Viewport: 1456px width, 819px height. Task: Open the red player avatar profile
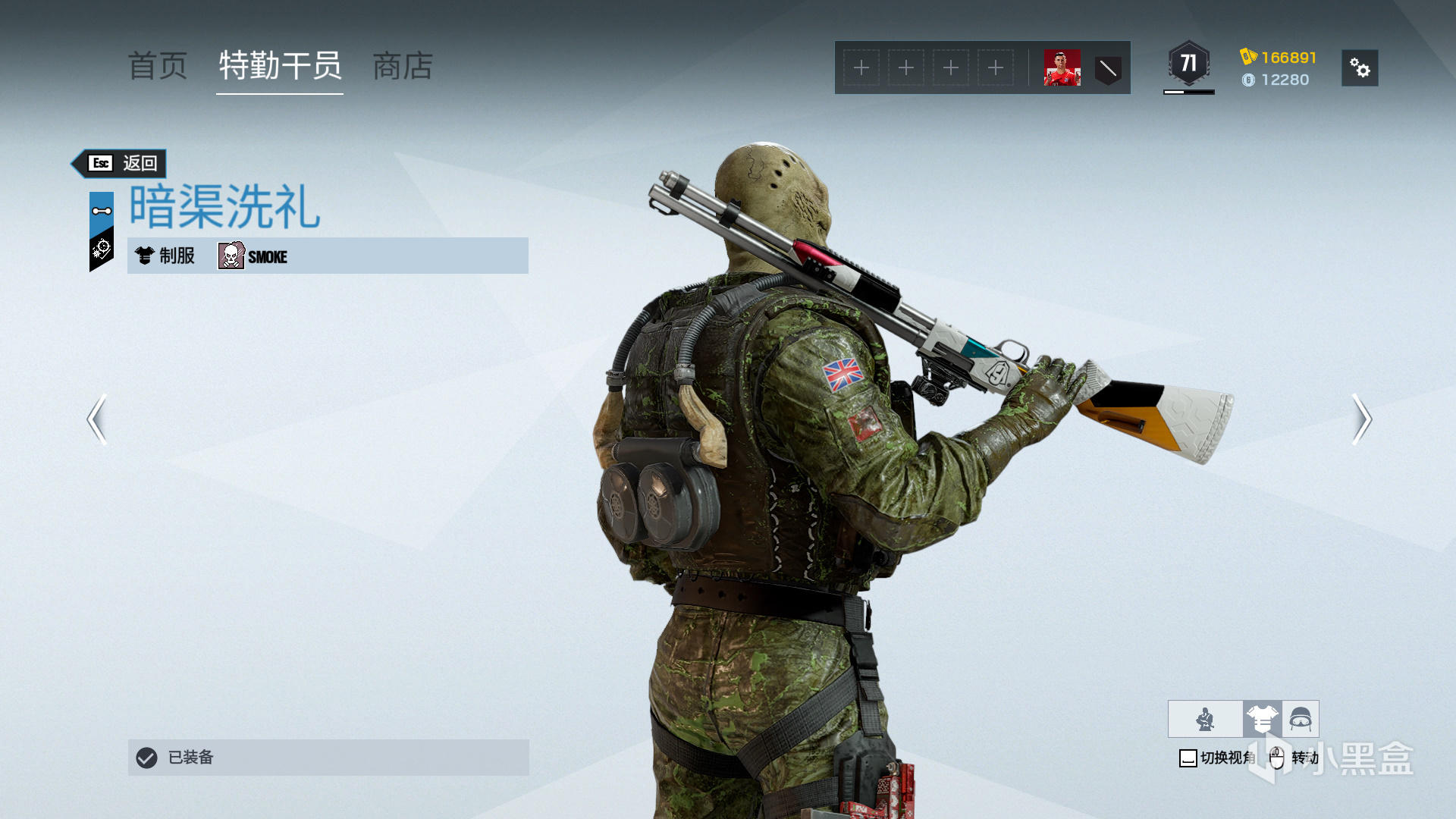point(1062,68)
